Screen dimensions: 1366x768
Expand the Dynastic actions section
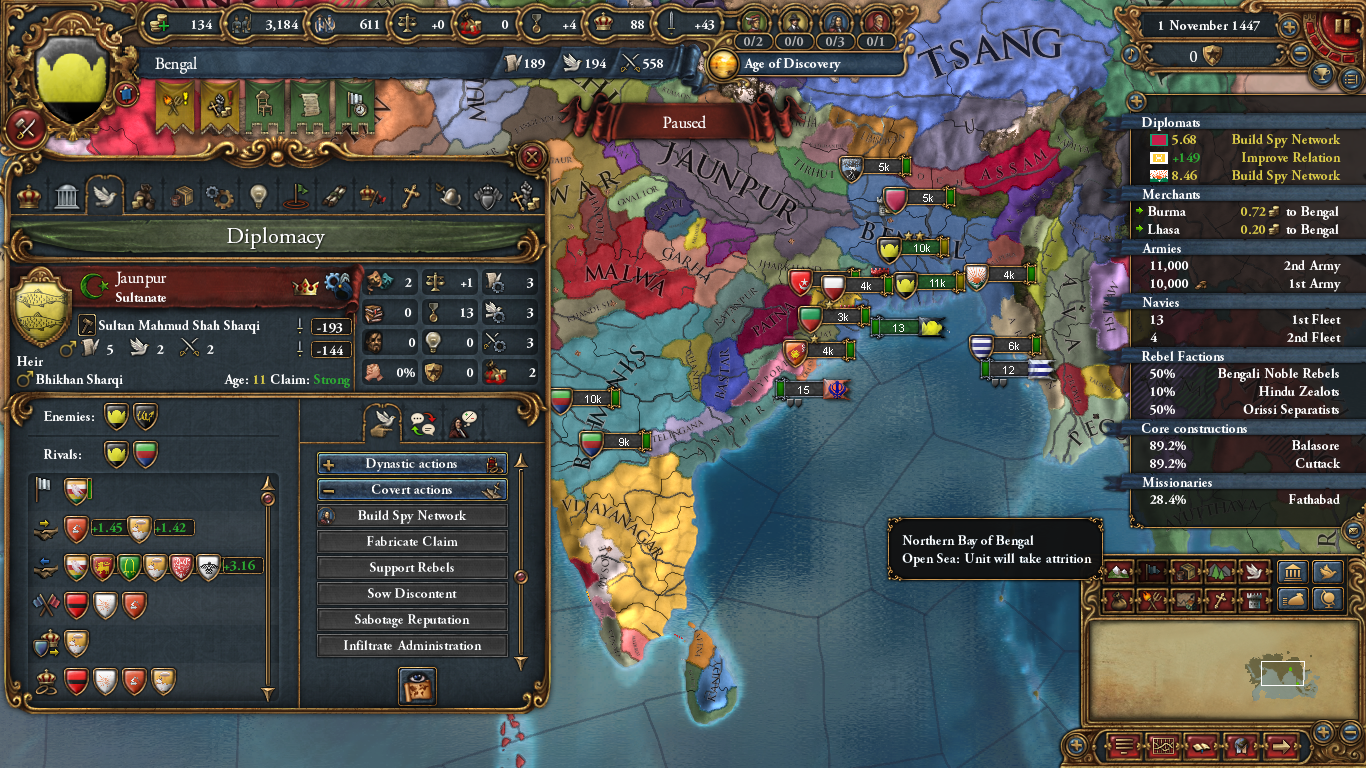pos(411,463)
